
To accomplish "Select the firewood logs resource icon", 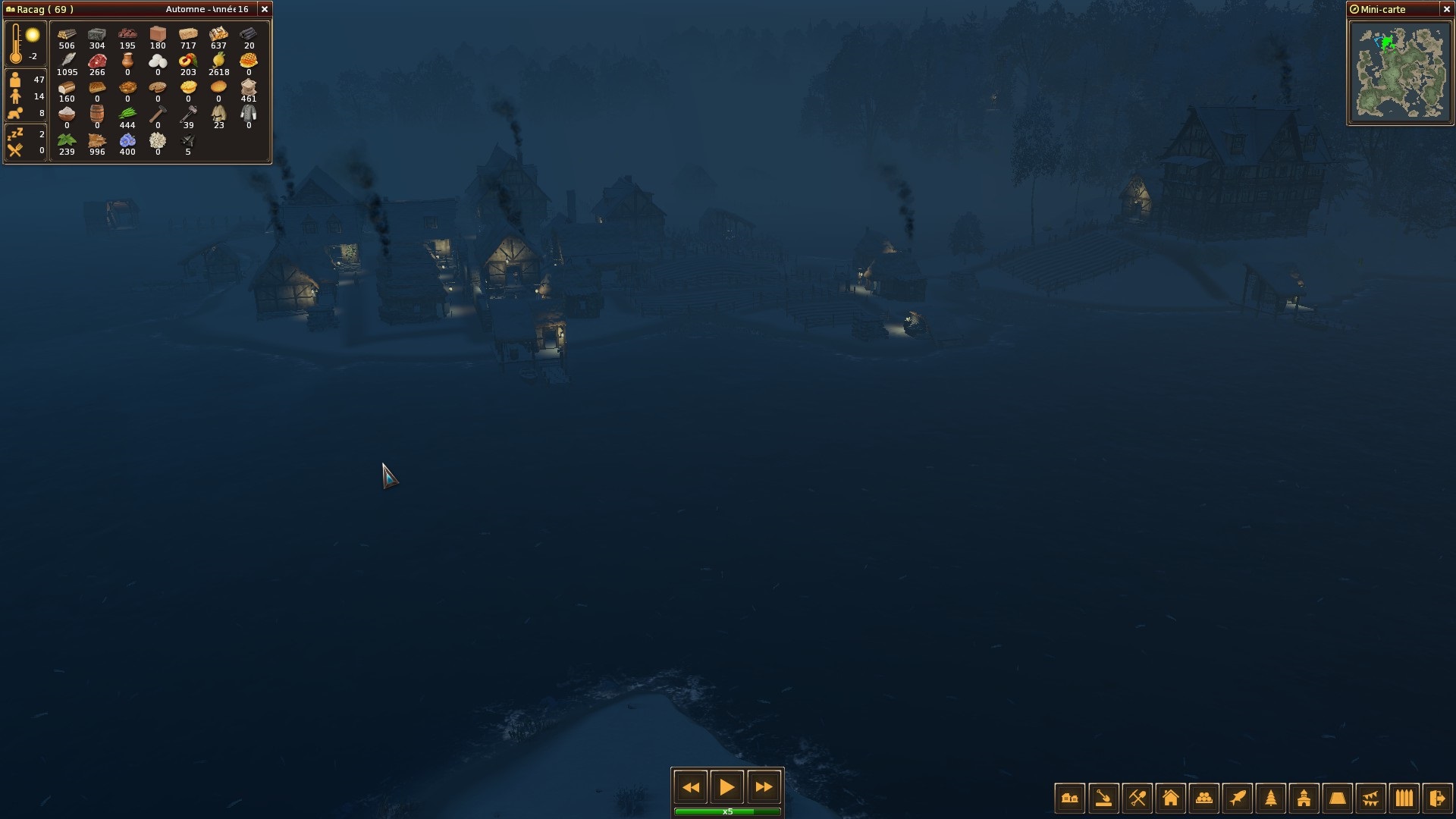I will (67, 35).
